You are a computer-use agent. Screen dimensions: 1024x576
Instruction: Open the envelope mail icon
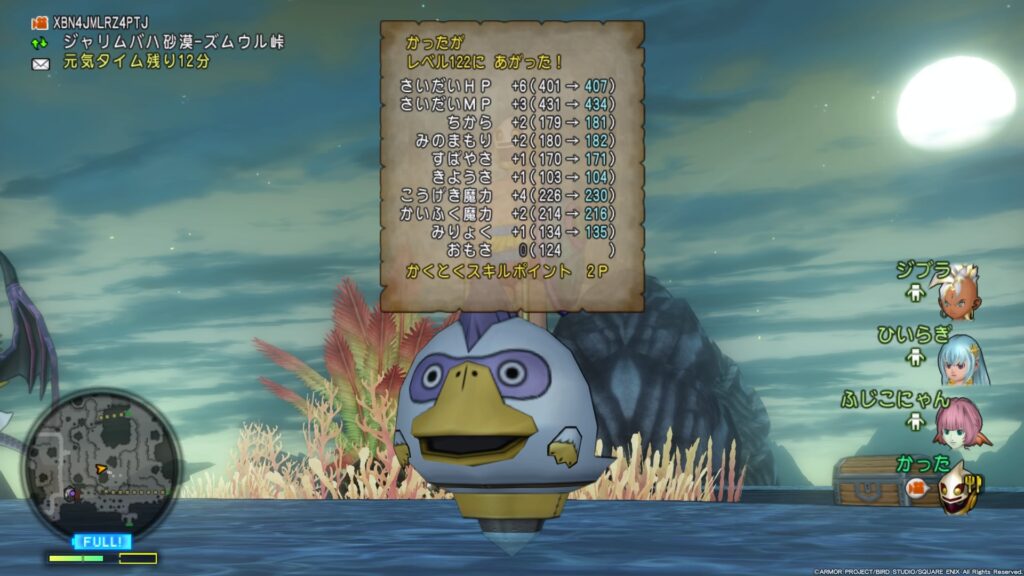[x=41, y=63]
